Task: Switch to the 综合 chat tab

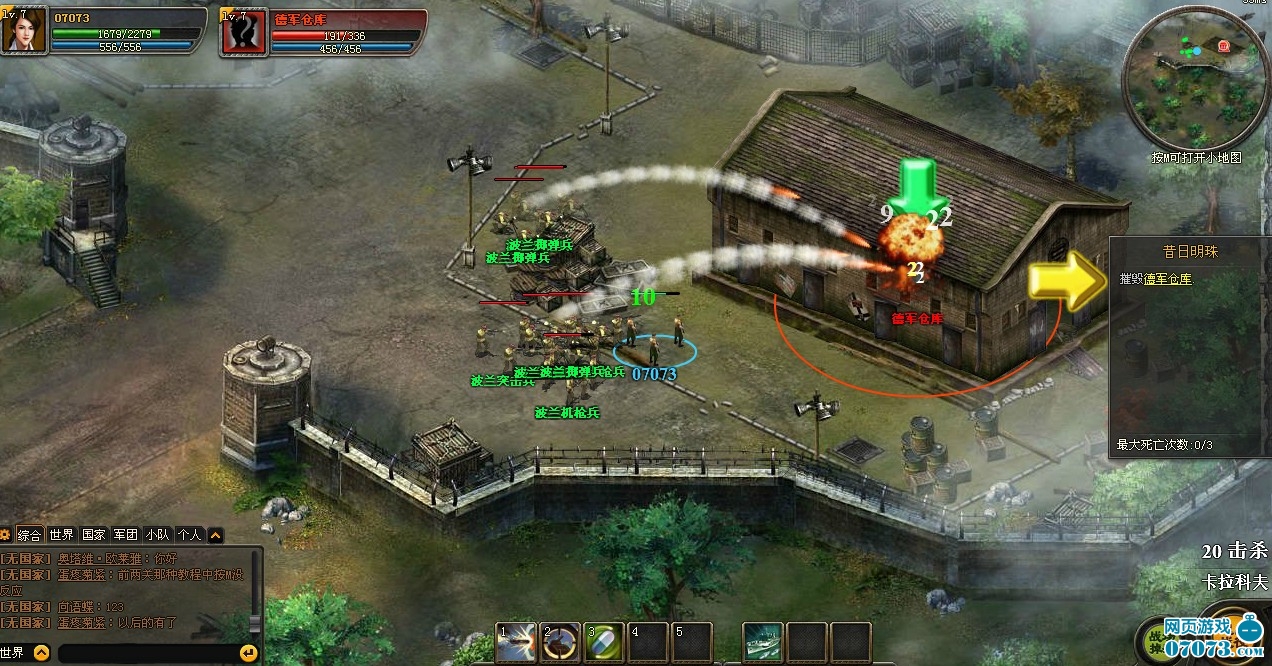Action: [29, 535]
